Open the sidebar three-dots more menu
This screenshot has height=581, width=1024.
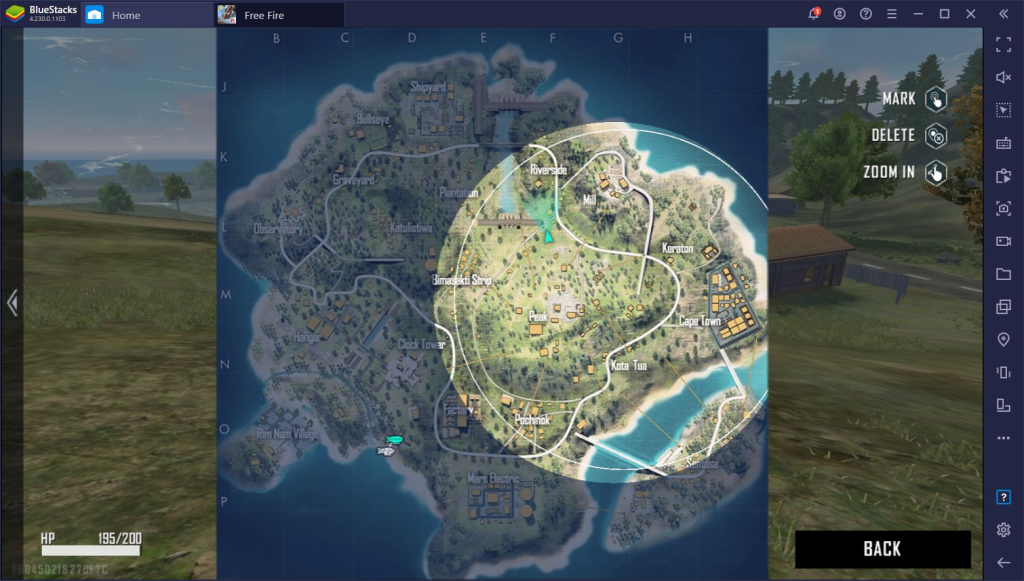[x=1003, y=438]
